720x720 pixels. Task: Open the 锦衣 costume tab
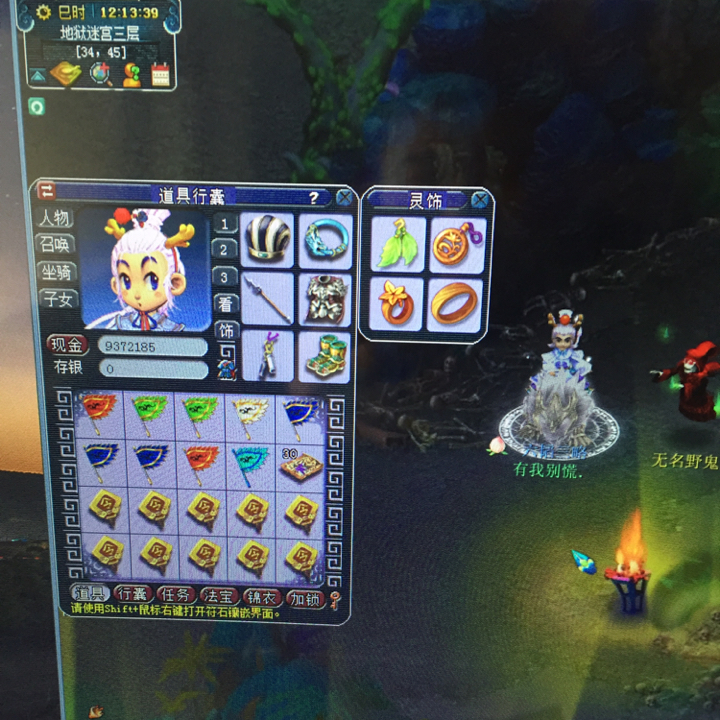point(260,596)
